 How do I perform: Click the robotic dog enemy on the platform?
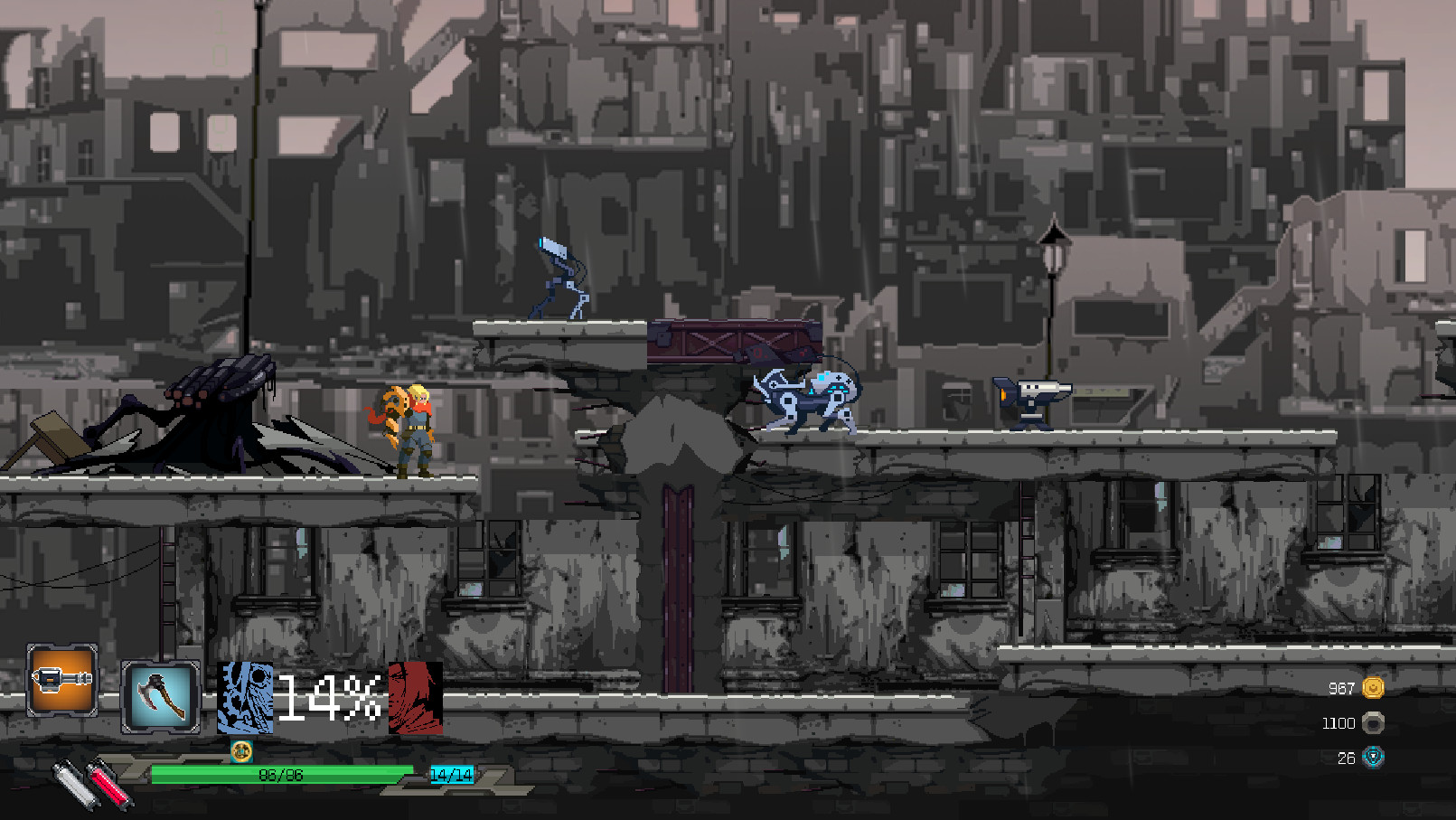click(x=809, y=398)
